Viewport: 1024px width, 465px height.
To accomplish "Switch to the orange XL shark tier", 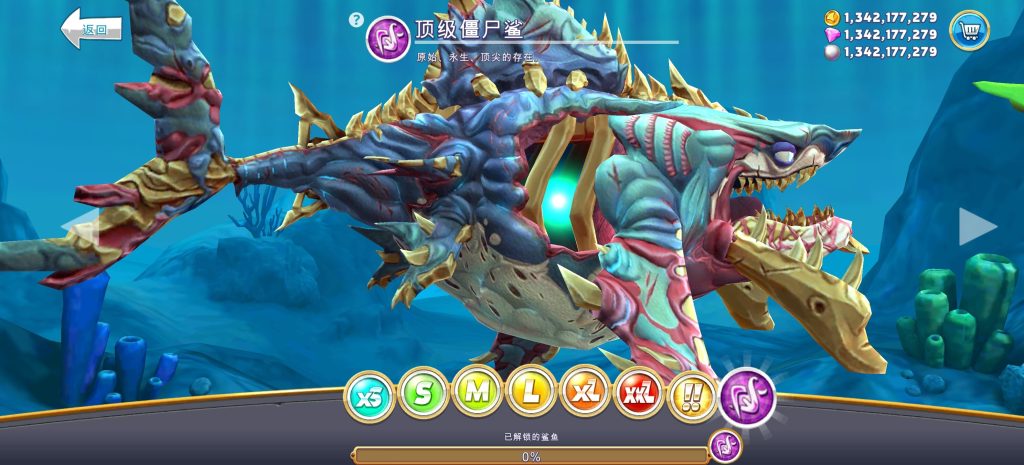I will 585,393.
